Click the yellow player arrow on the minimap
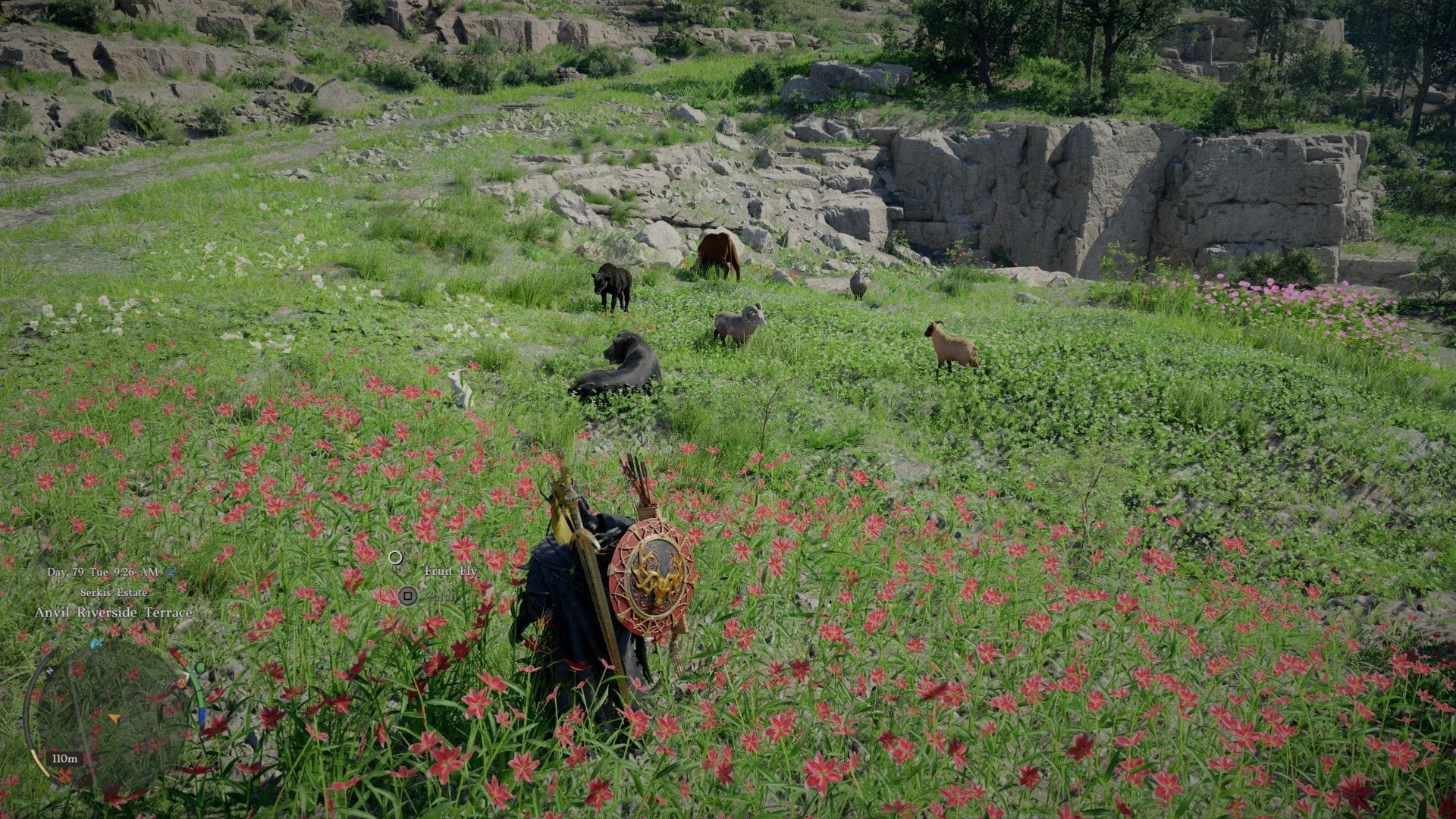 coord(115,718)
